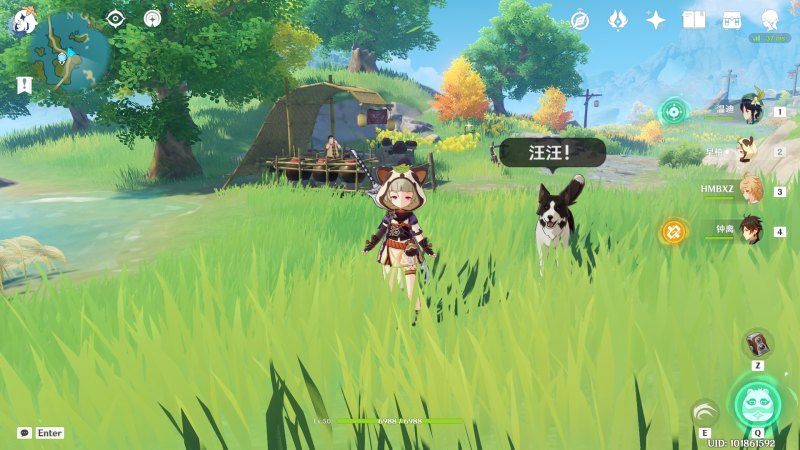The width and height of the screenshot is (800, 450).
Task: Open the chat speech bubble icon
Action: (24, 433)
